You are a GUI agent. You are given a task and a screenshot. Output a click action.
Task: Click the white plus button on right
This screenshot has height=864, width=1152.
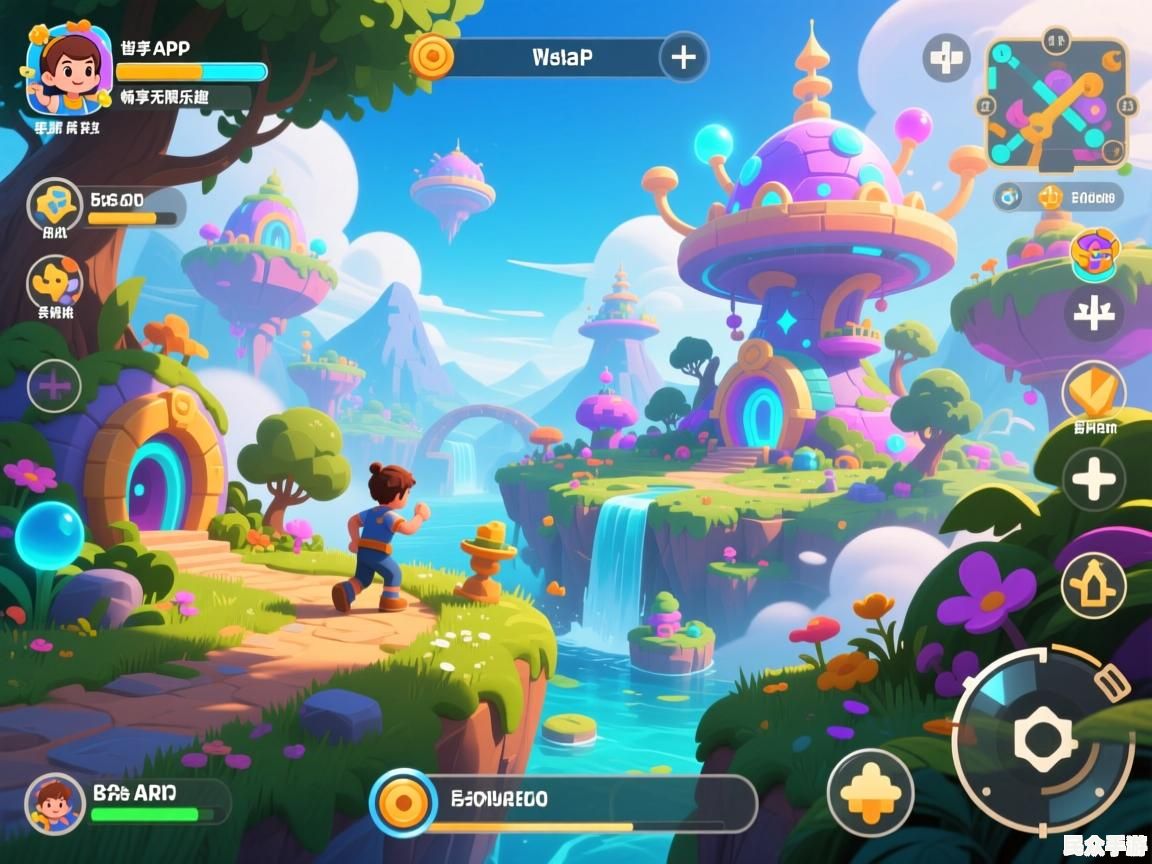click(x=1094, y=480)
